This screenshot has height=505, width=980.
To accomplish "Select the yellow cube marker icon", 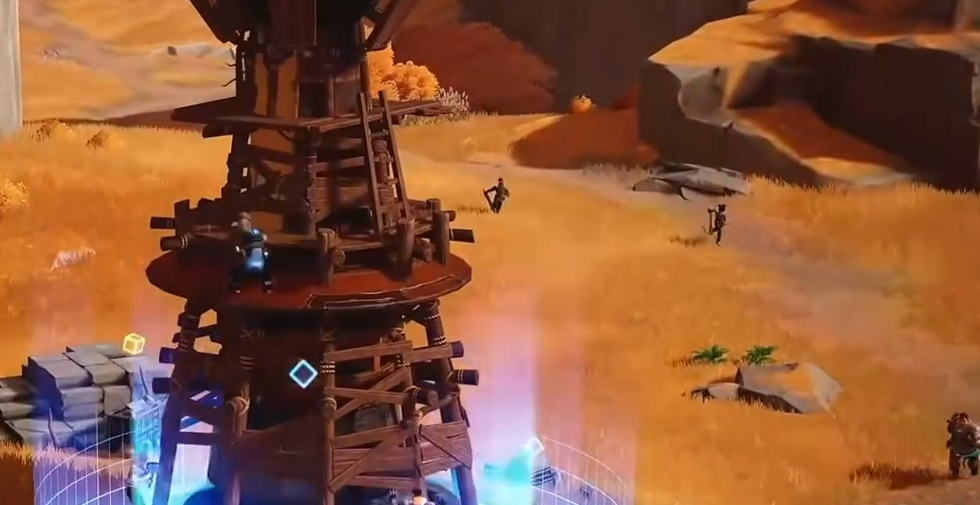I will pos(133,343).
